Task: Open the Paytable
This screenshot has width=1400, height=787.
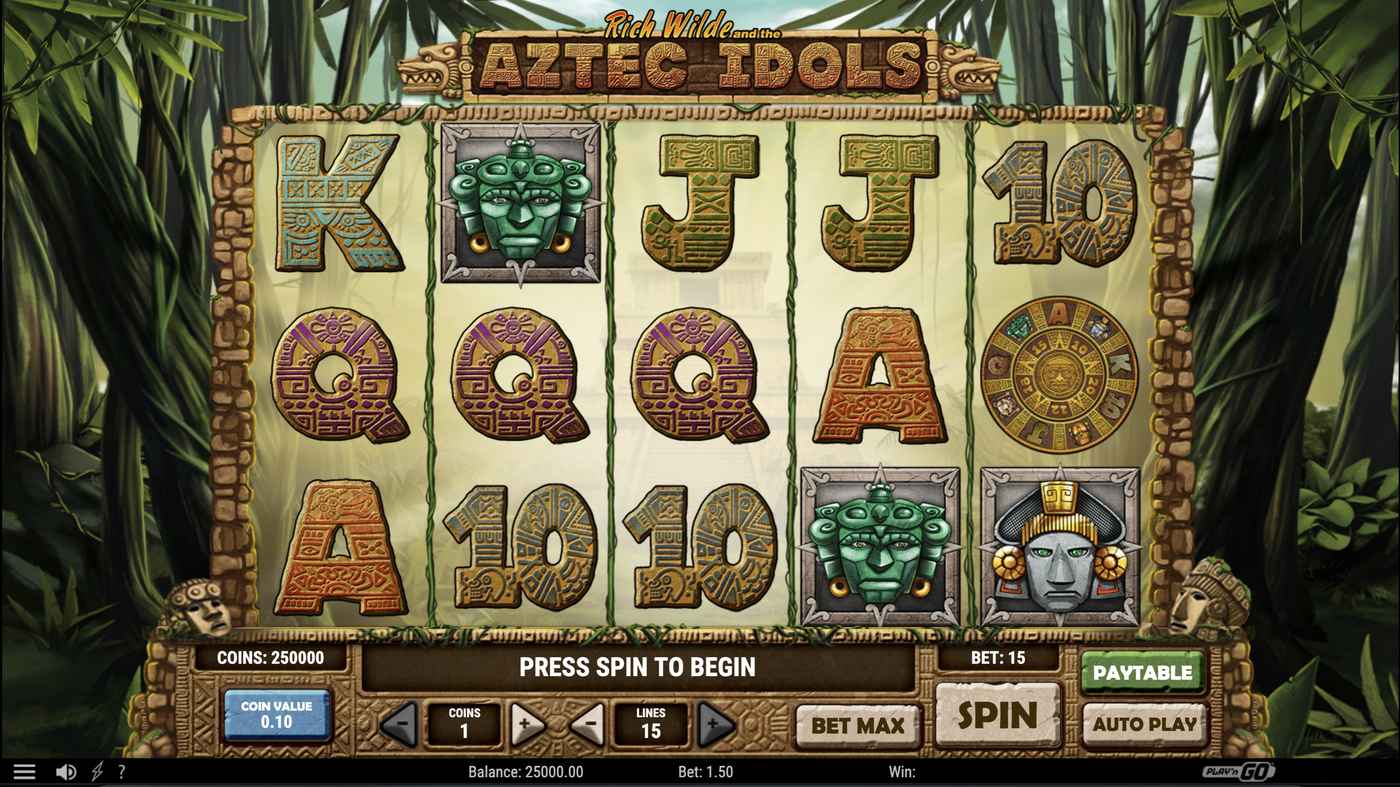Action: click(x=1142, y=671)
